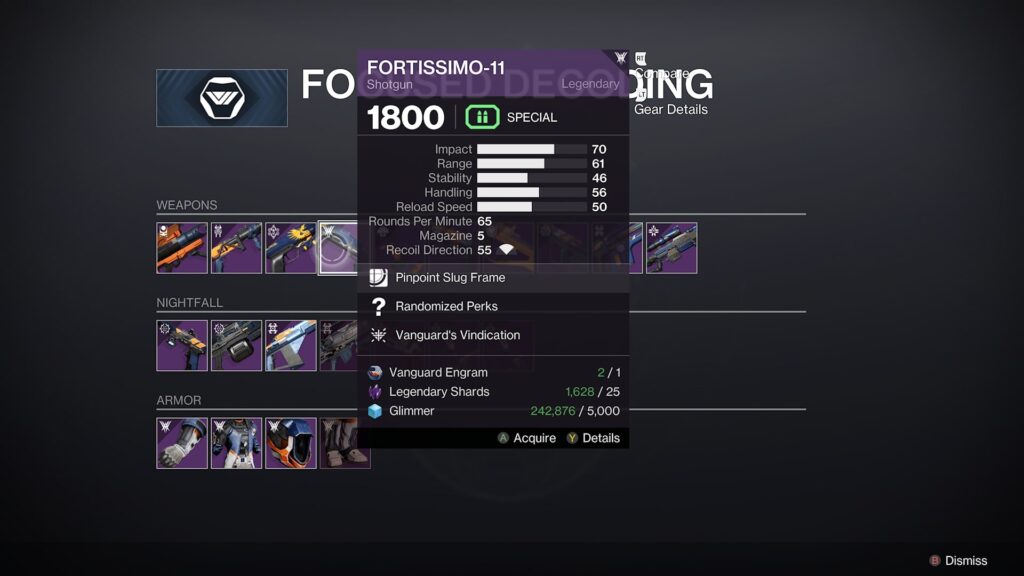
Task: Choose the black and gold Weapons firearm
Action: coord(236,248)
